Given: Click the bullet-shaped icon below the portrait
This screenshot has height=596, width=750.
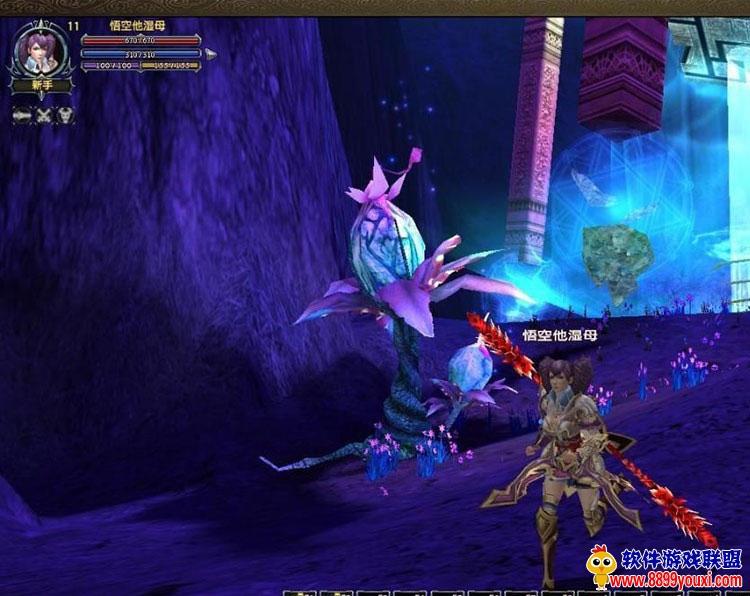Looking at the screenshot, I should point(22,115).
